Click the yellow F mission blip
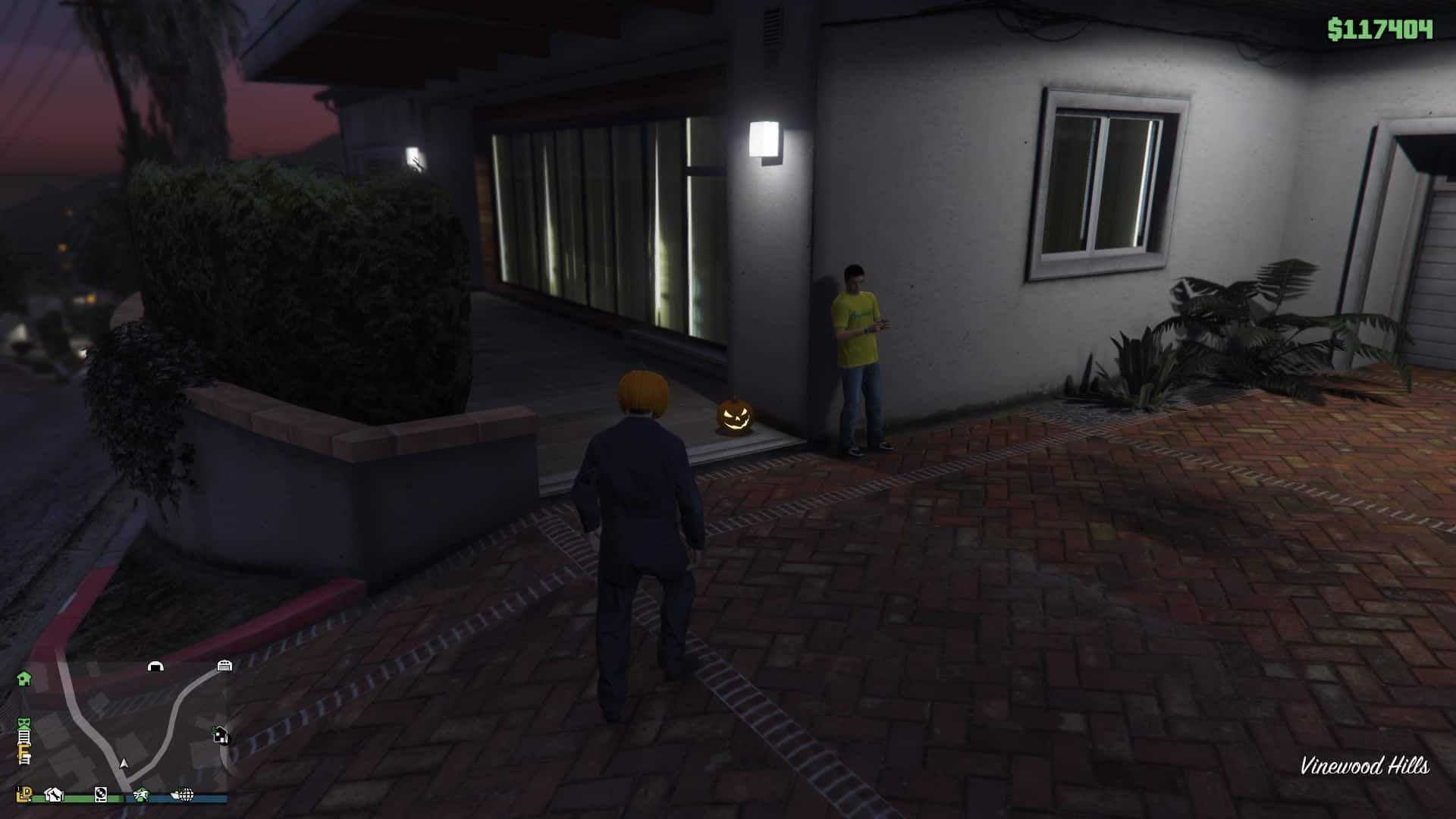 [24, 752]
